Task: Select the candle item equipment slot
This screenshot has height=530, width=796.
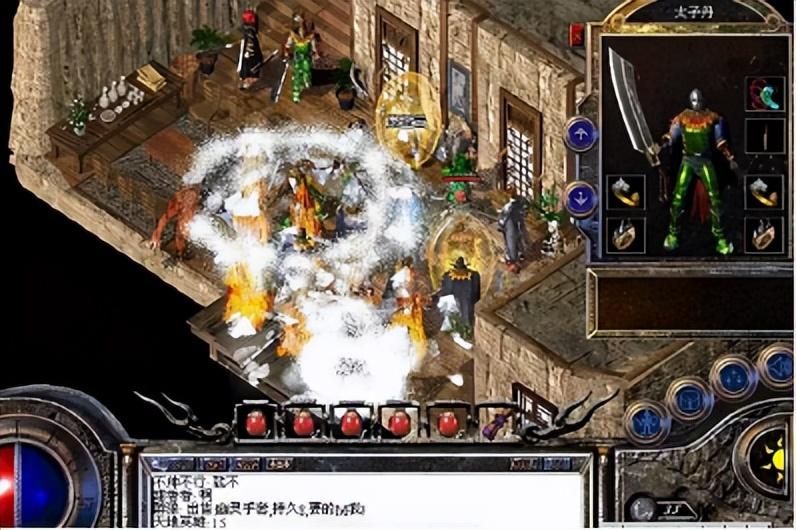Action: click(x=764, y=137)
